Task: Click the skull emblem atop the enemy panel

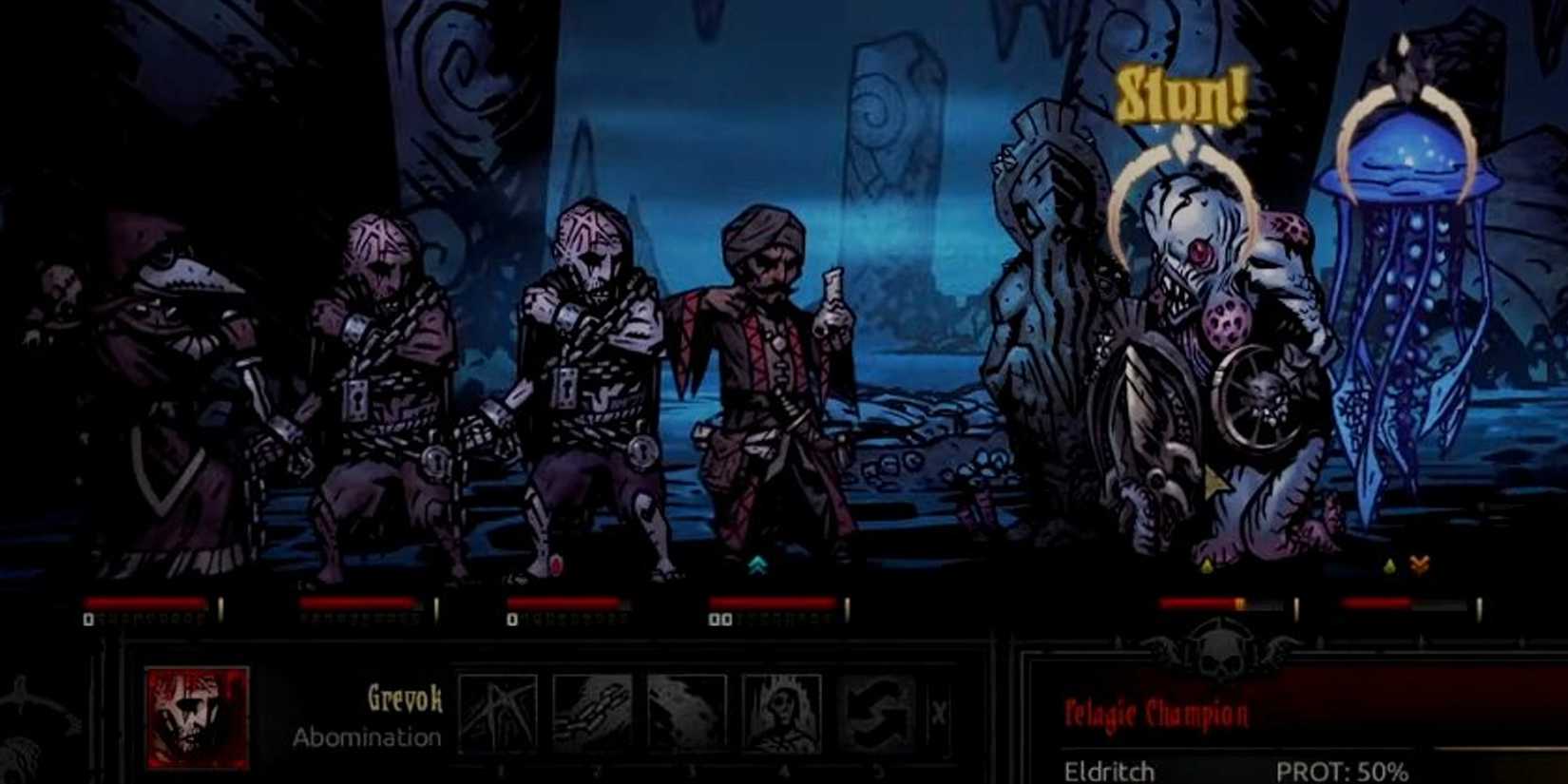Action: tap(1219, 658)
